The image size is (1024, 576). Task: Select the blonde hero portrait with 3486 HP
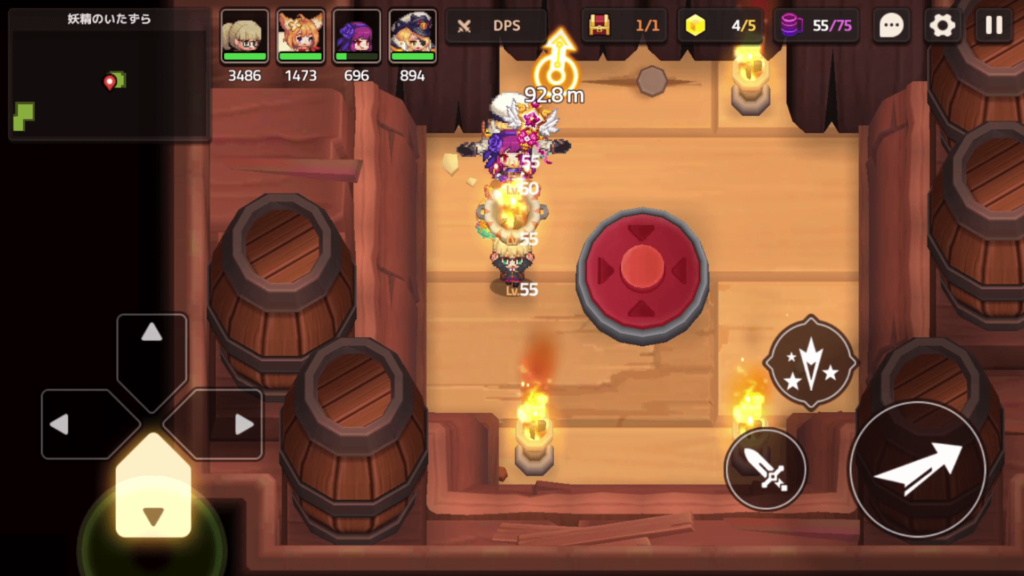[x=245, y=37]
